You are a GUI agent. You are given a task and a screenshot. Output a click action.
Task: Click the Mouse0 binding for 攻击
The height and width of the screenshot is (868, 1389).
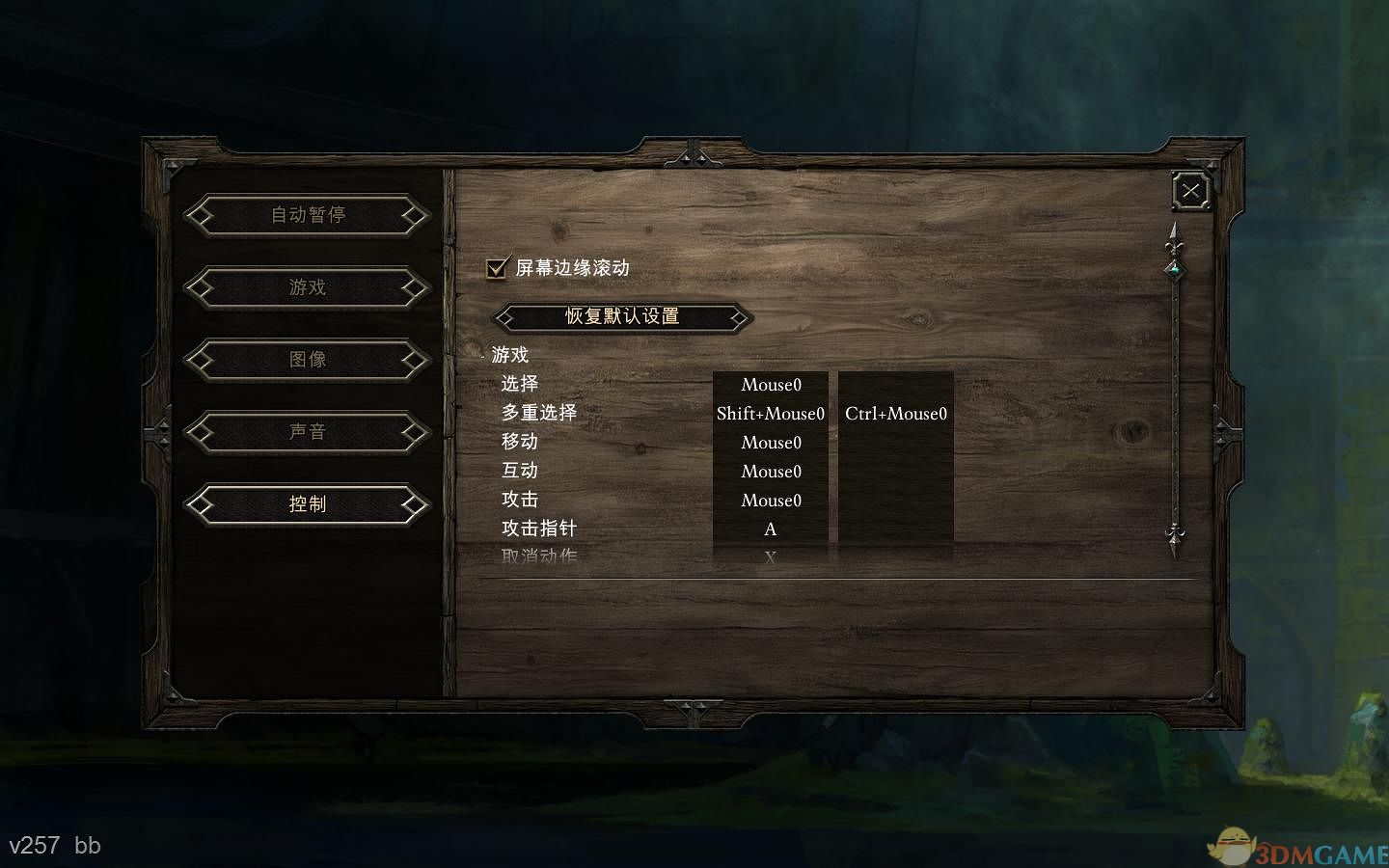(x=770, y=500)
